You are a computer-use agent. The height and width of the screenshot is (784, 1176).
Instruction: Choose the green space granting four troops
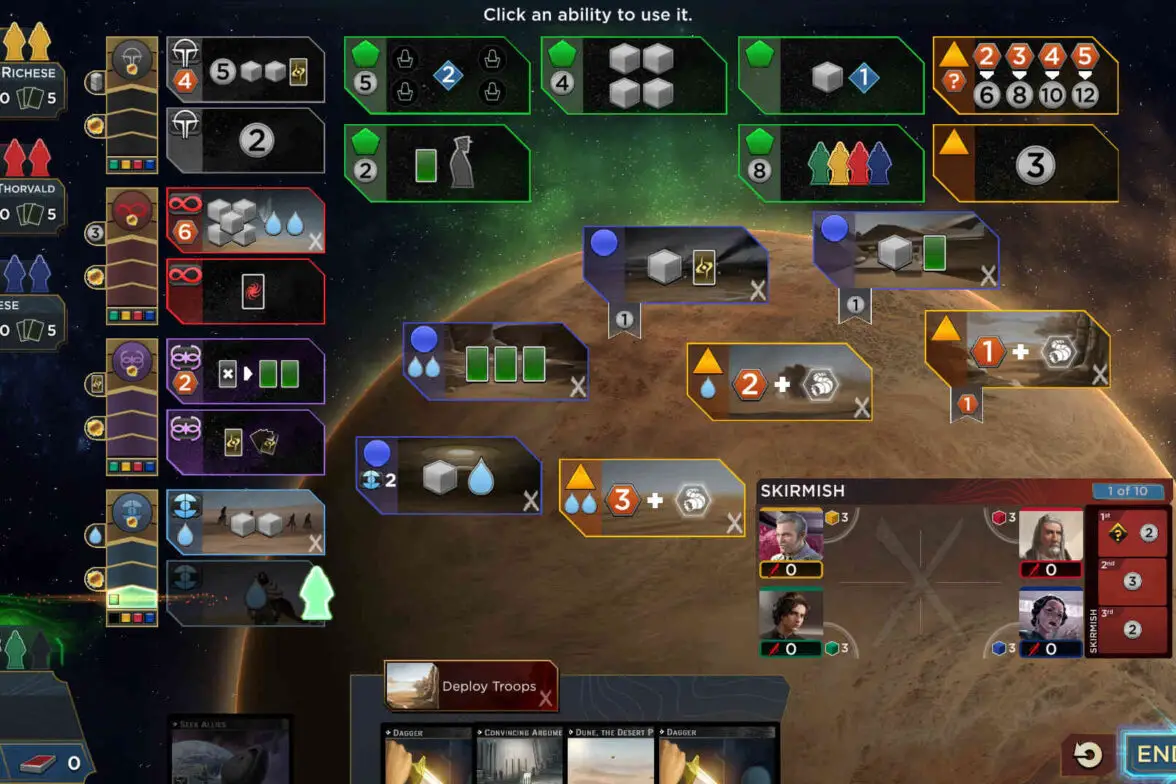(634, 75)
